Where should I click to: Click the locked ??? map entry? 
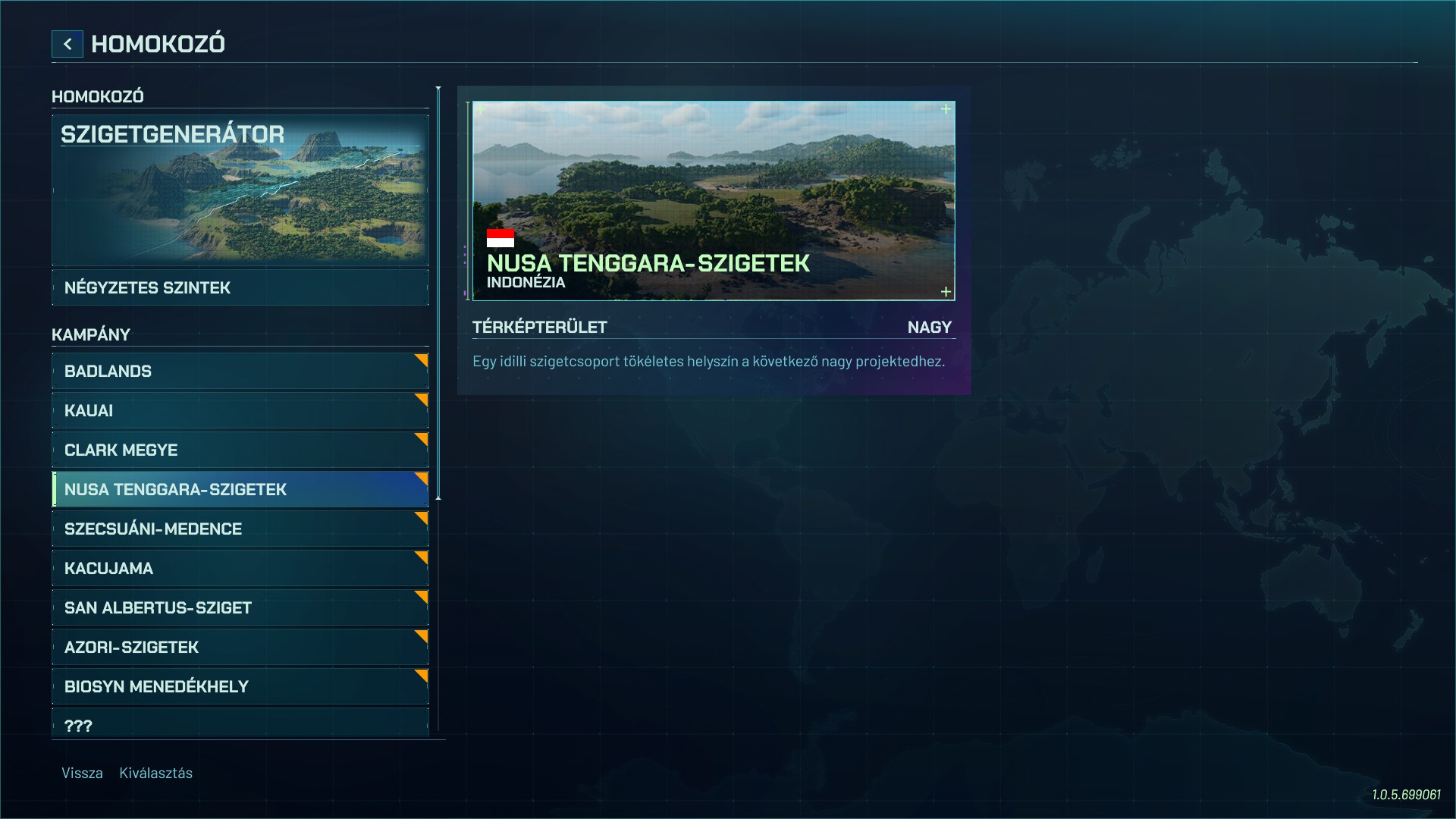[x=240, y=723]
